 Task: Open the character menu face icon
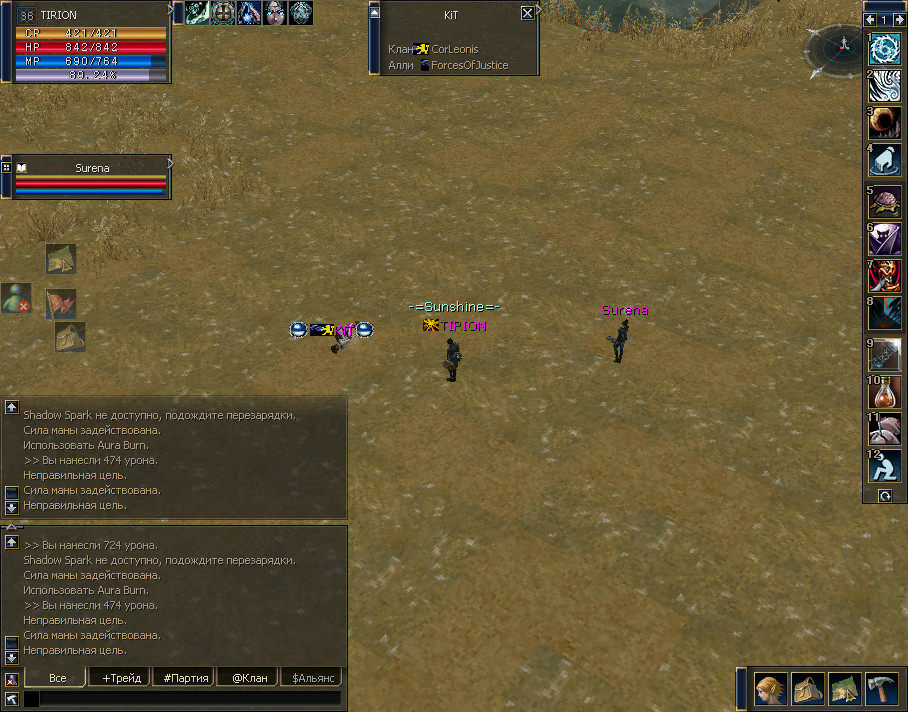coord(770,689)
